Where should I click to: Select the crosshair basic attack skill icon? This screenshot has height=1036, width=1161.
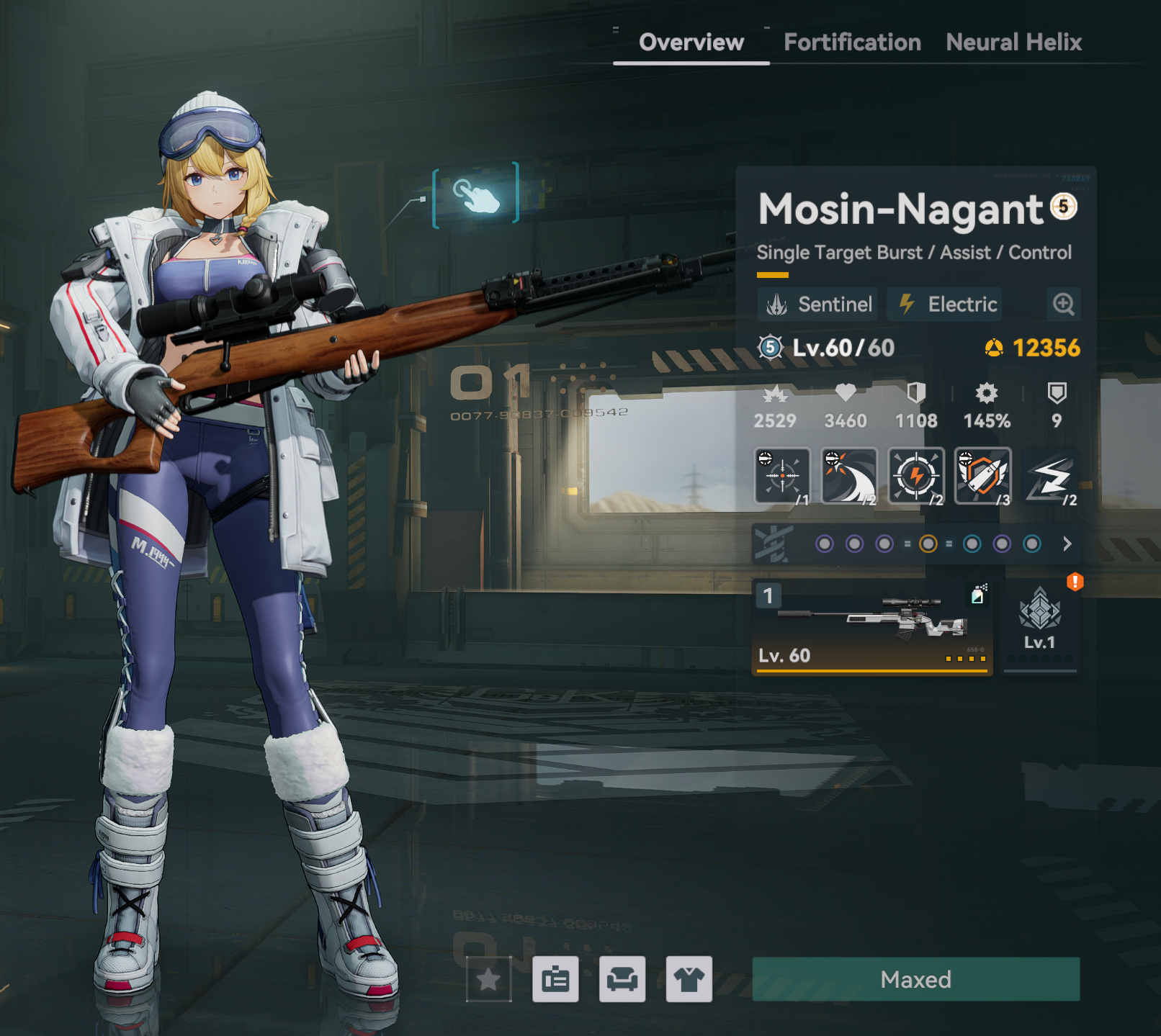782,476
